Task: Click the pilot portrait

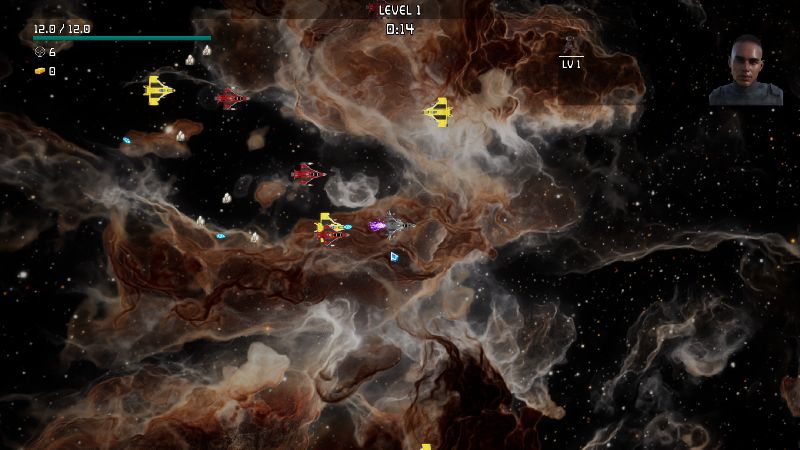Action: click(745, 71)
